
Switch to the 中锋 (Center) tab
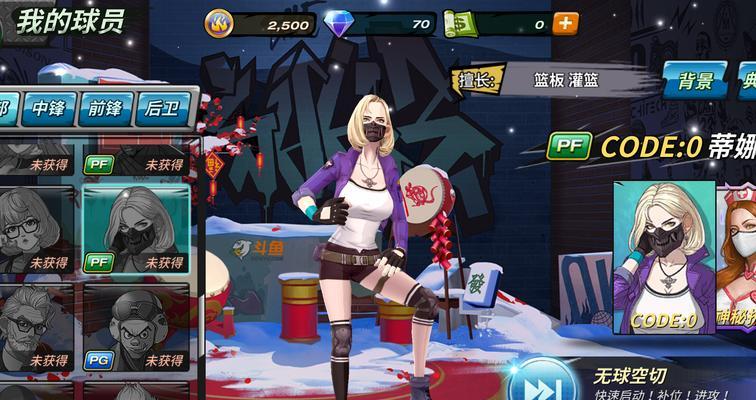(x=50, y=108)
